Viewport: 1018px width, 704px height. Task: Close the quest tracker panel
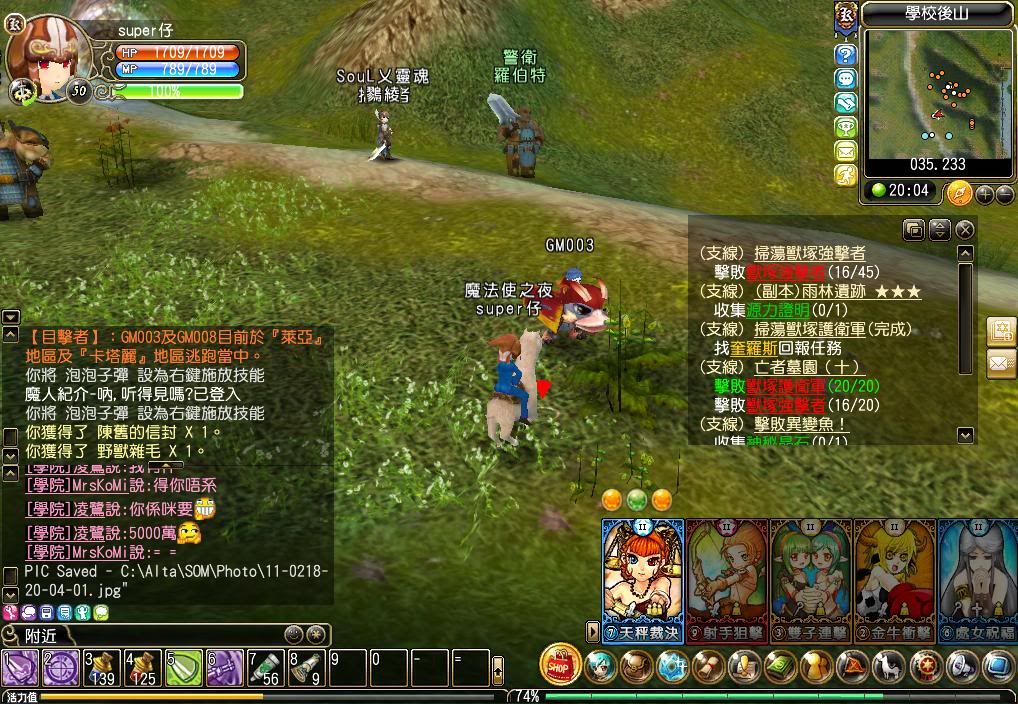pos(965,230)
